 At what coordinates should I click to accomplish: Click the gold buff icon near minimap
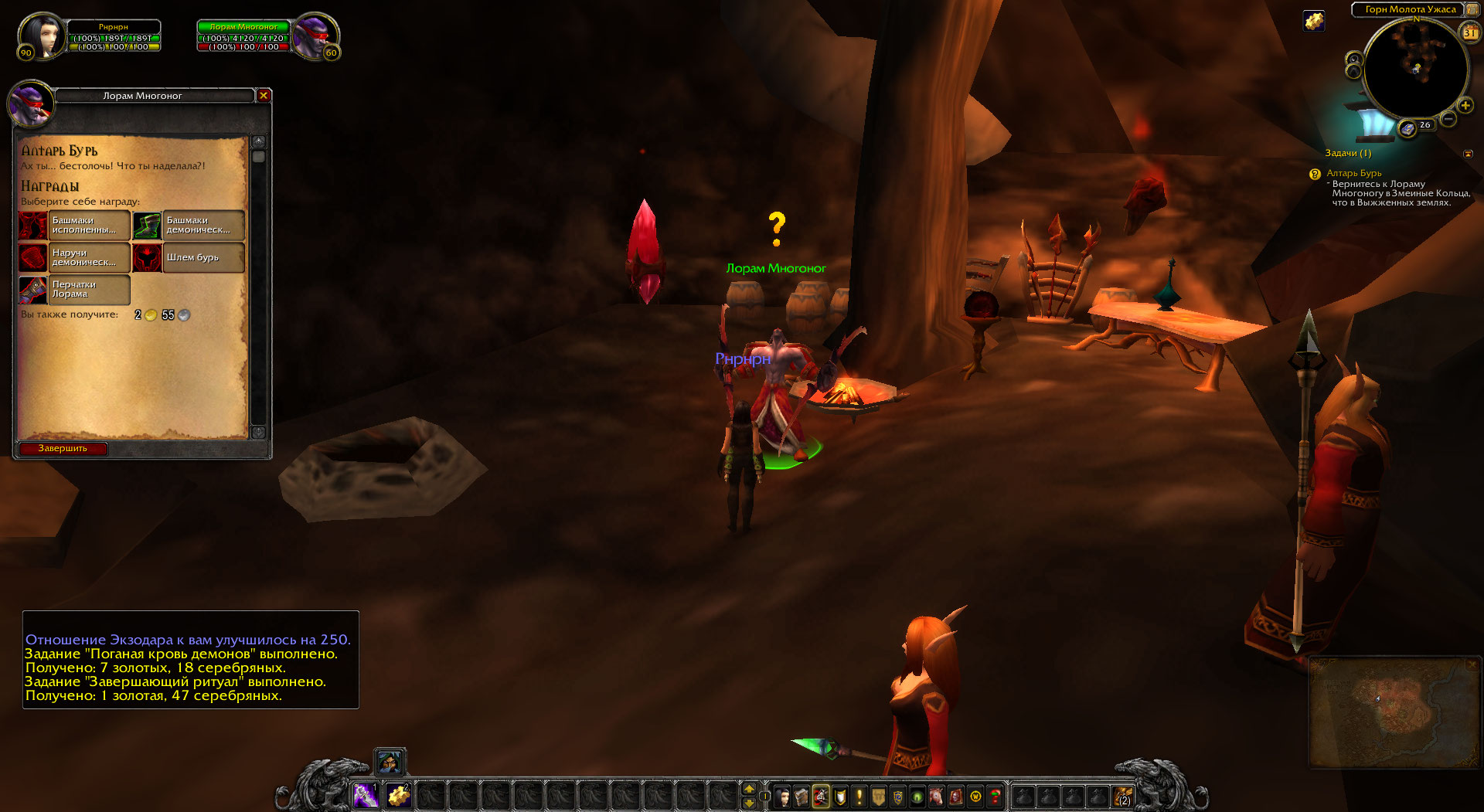[x=1314, y=21]
